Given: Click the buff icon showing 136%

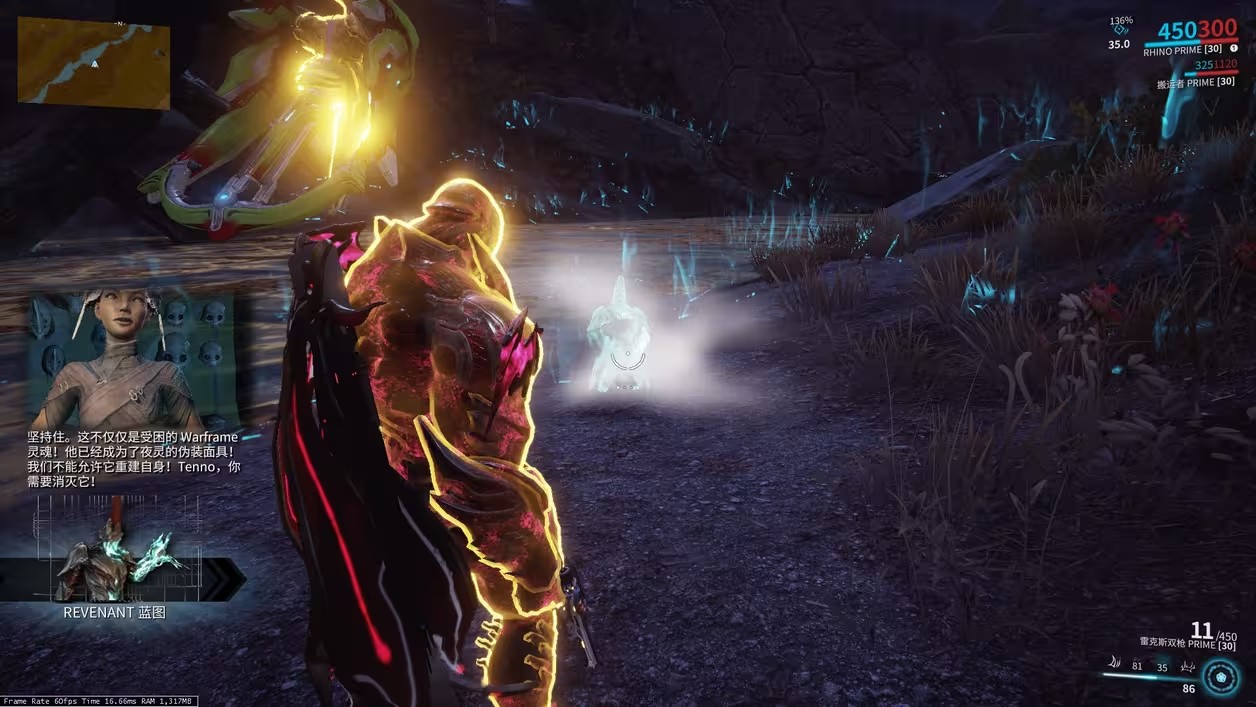Looking at the screenshot, I should [x=1119, y=31].
